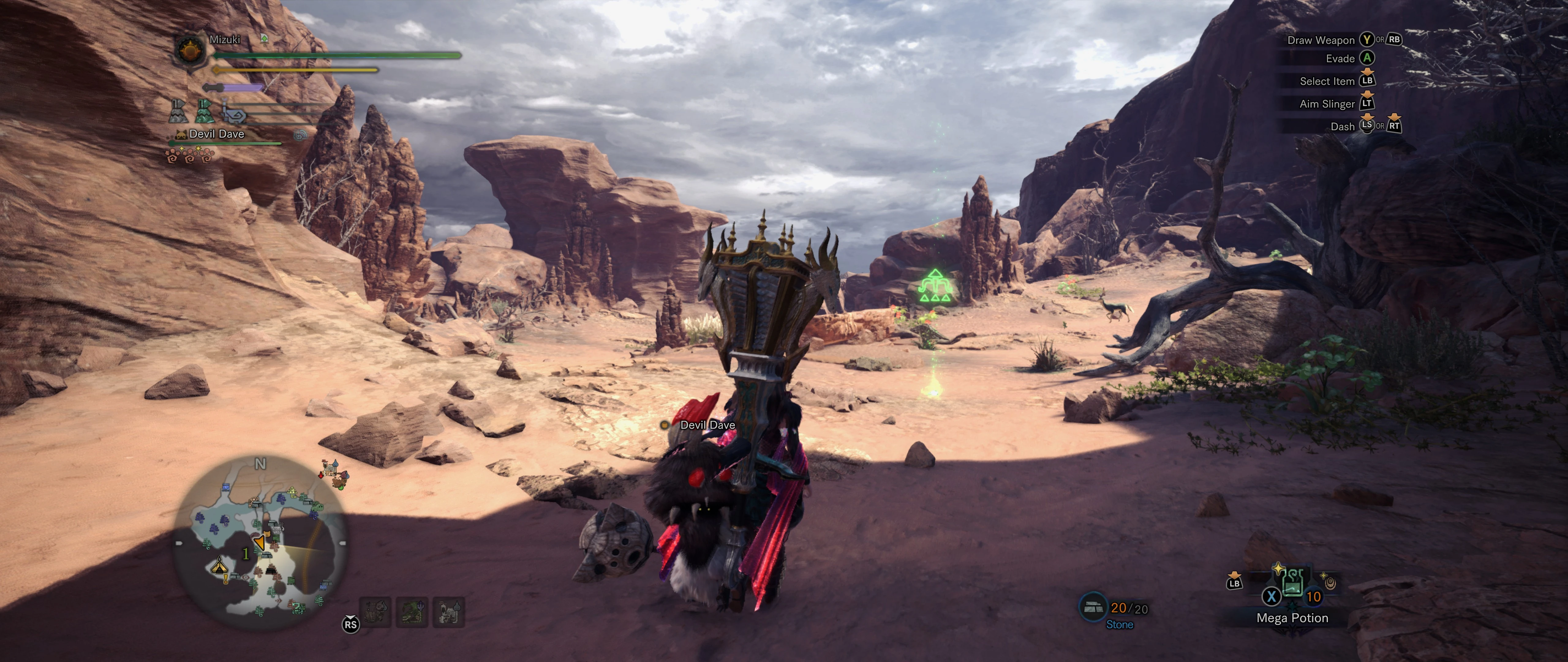Image resolution: width=1568 pixels, height=662 pixels.
Task: Select the yellow camp tent marker on minimap
Action: 219,567
